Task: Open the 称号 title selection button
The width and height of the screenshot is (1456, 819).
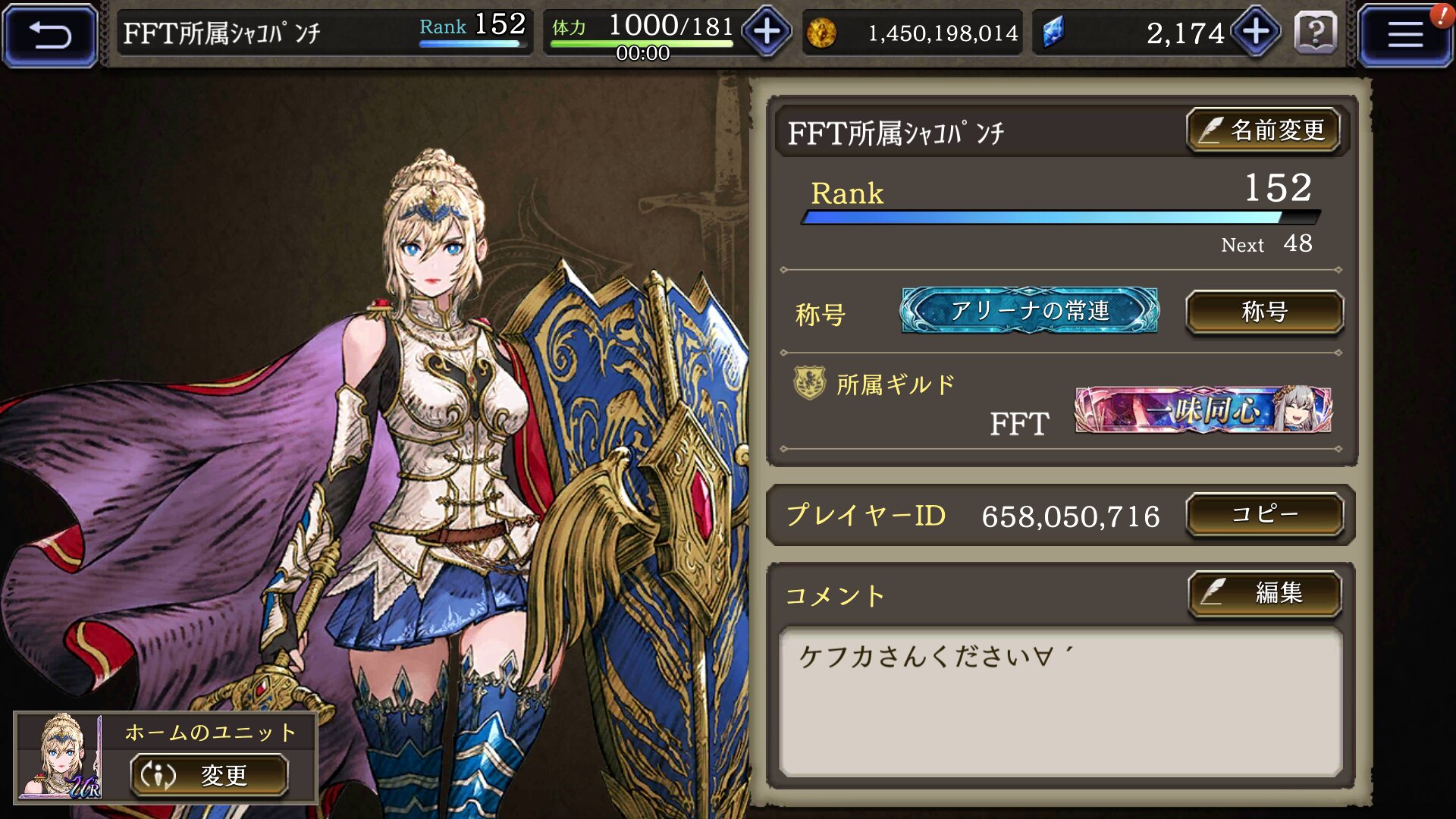Action: tap(1264, 312)
